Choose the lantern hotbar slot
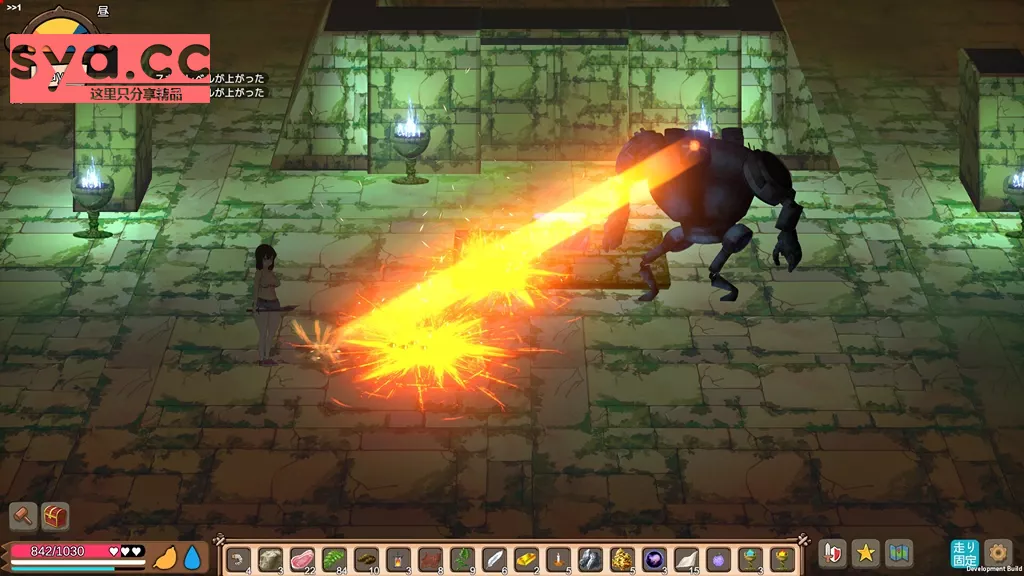This screenshot has height=576, width=1024. tap(398, 559)
